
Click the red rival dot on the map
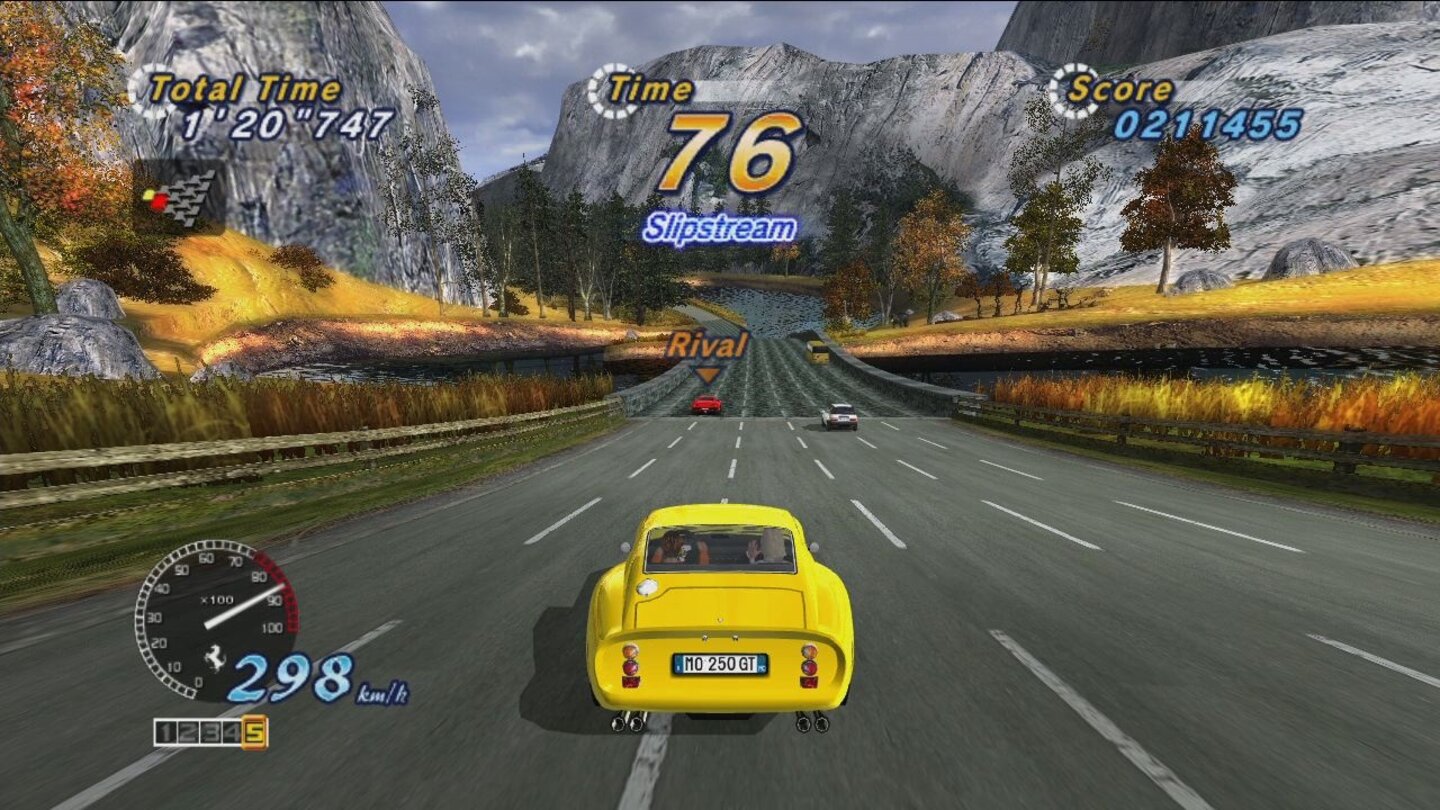161,202
